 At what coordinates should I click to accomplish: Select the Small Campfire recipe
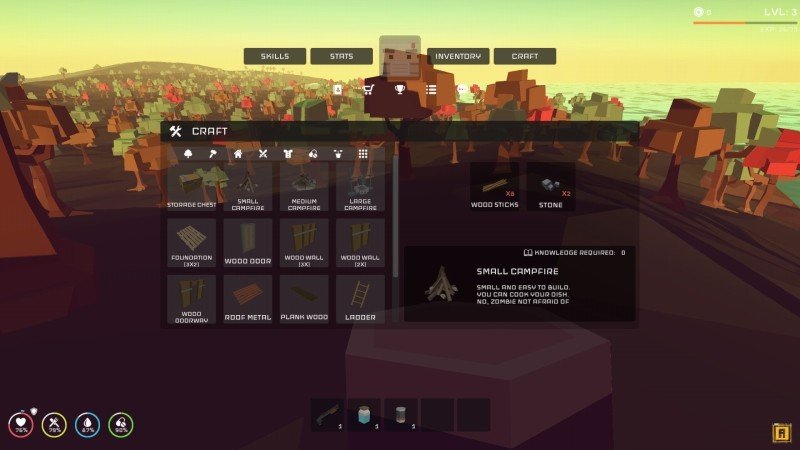pyautogui.click(x=248, y=187)
